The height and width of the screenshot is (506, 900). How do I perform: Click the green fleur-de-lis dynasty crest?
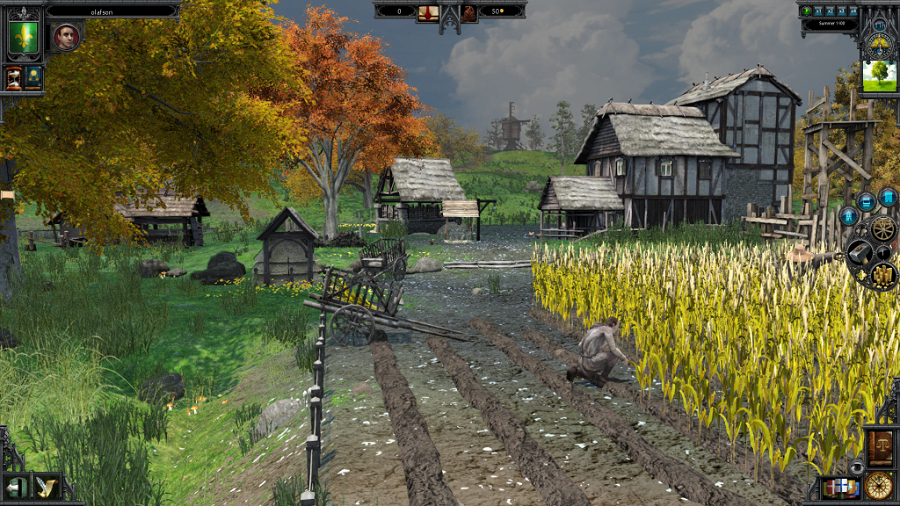pos(23,38)
